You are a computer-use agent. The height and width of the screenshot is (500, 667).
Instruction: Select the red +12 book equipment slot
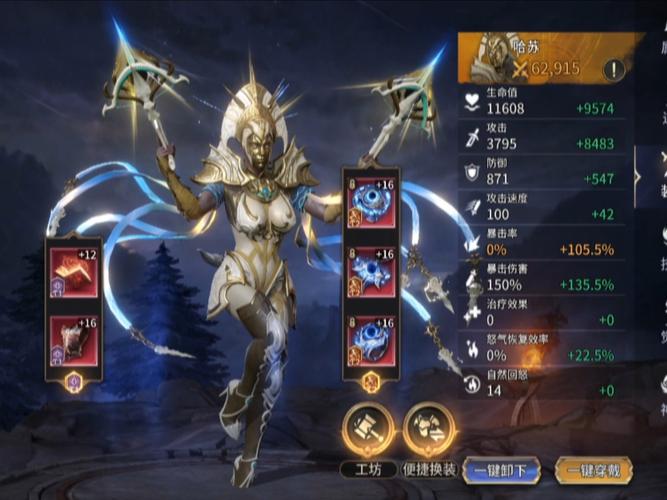74,271
